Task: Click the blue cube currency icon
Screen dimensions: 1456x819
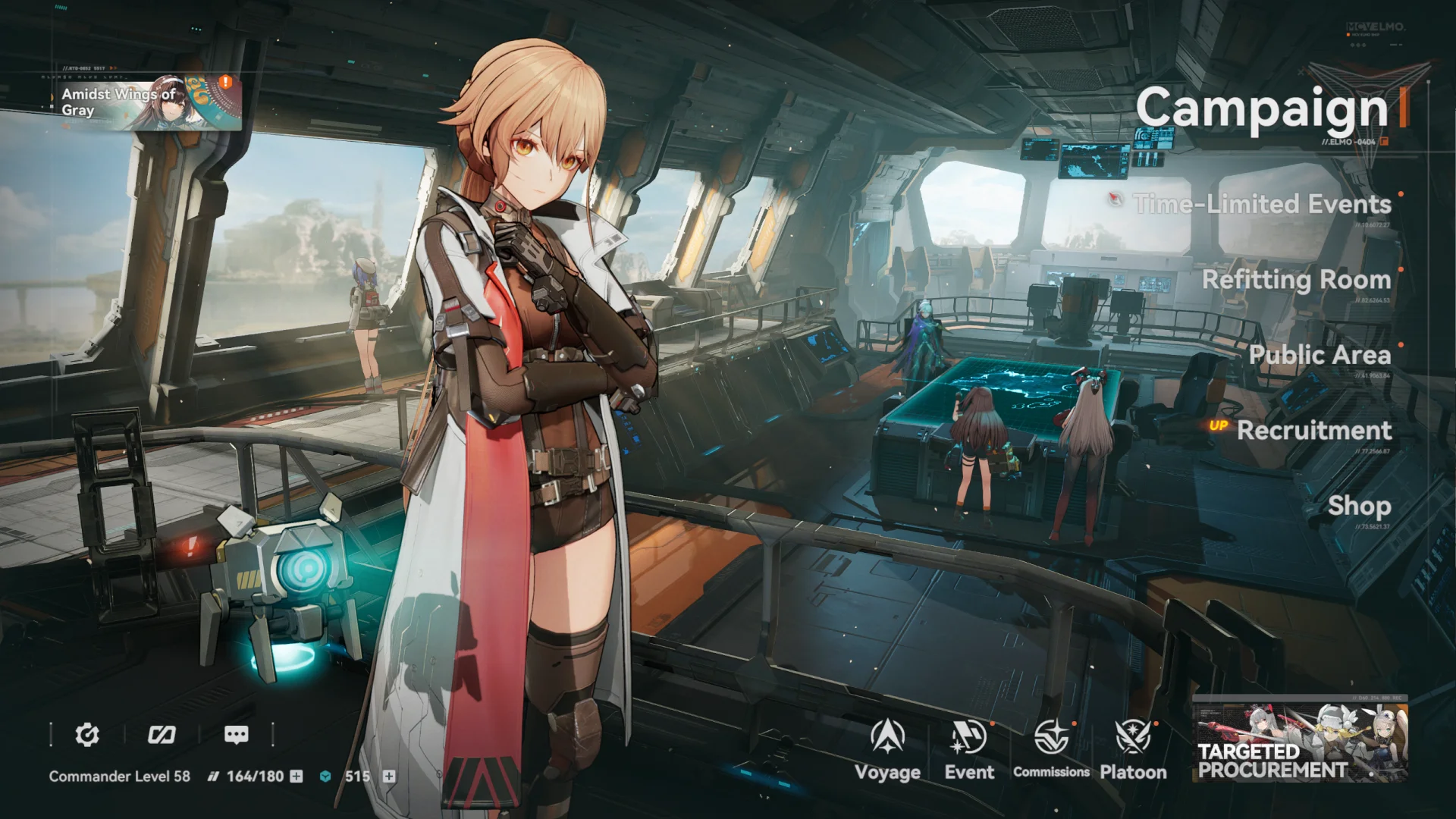Action: point(325,777)
